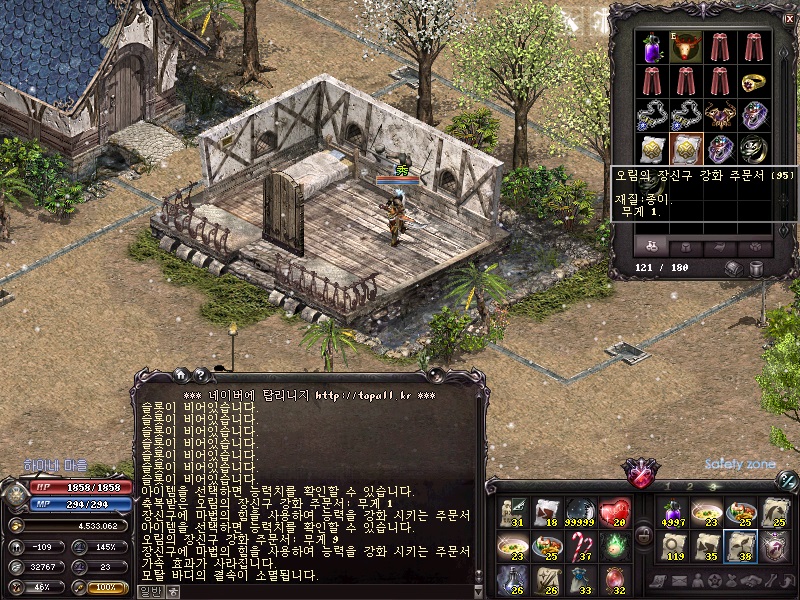Switch to hotbar page 1
Viewport: 800px width, 600px height.
(667, 487)
